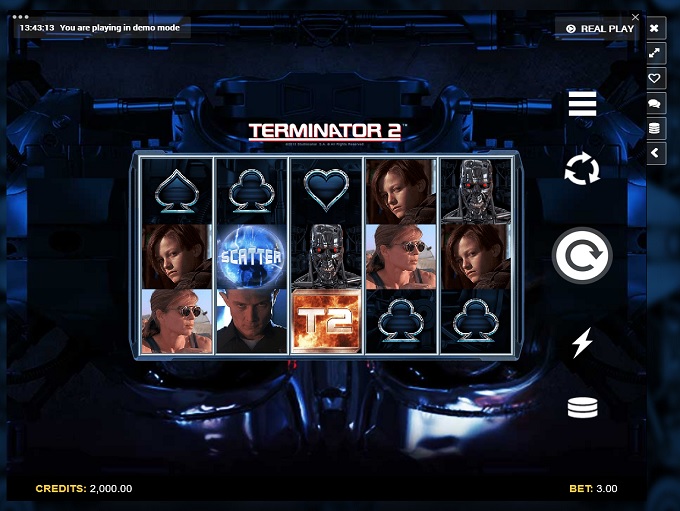
Task: Expand the game to fullscreen
Action: (x=655, y=53)
